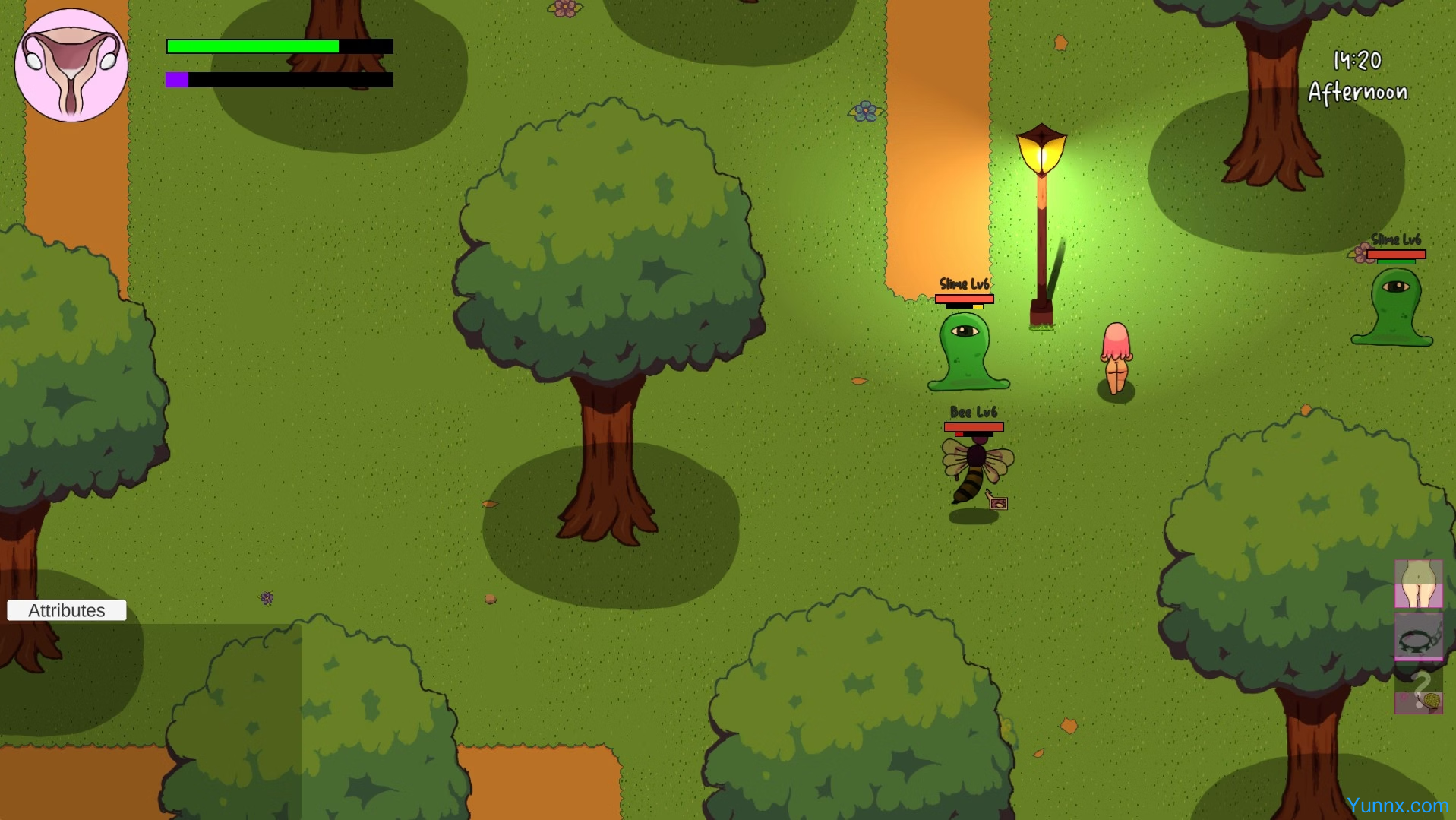The height and width of the screenshot is (820, 1456).
Task: Choose the question mark skill slot
Action: pyautogui.click(x=1418, y=690)
